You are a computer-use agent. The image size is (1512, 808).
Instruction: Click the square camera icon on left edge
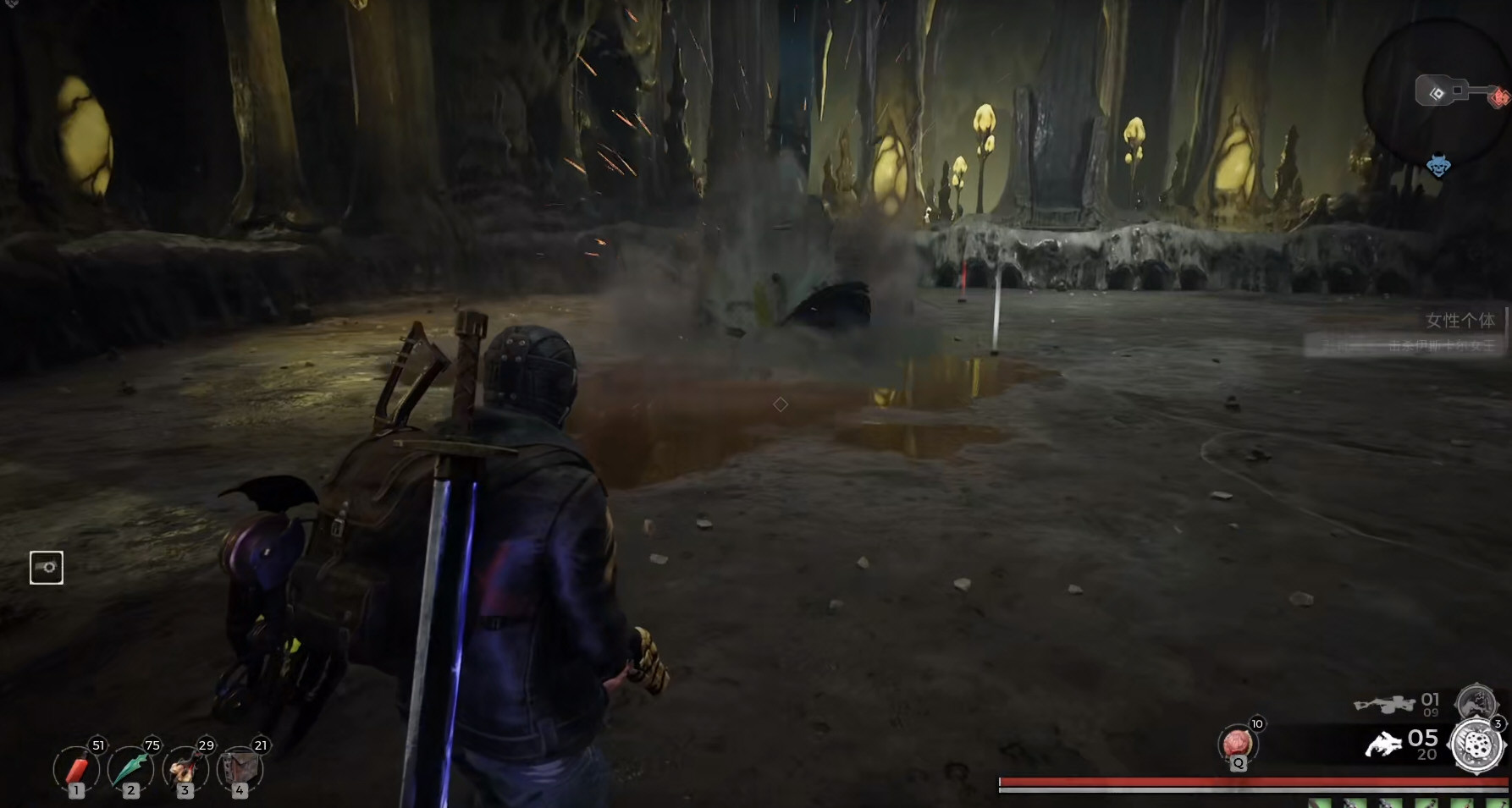47,568
